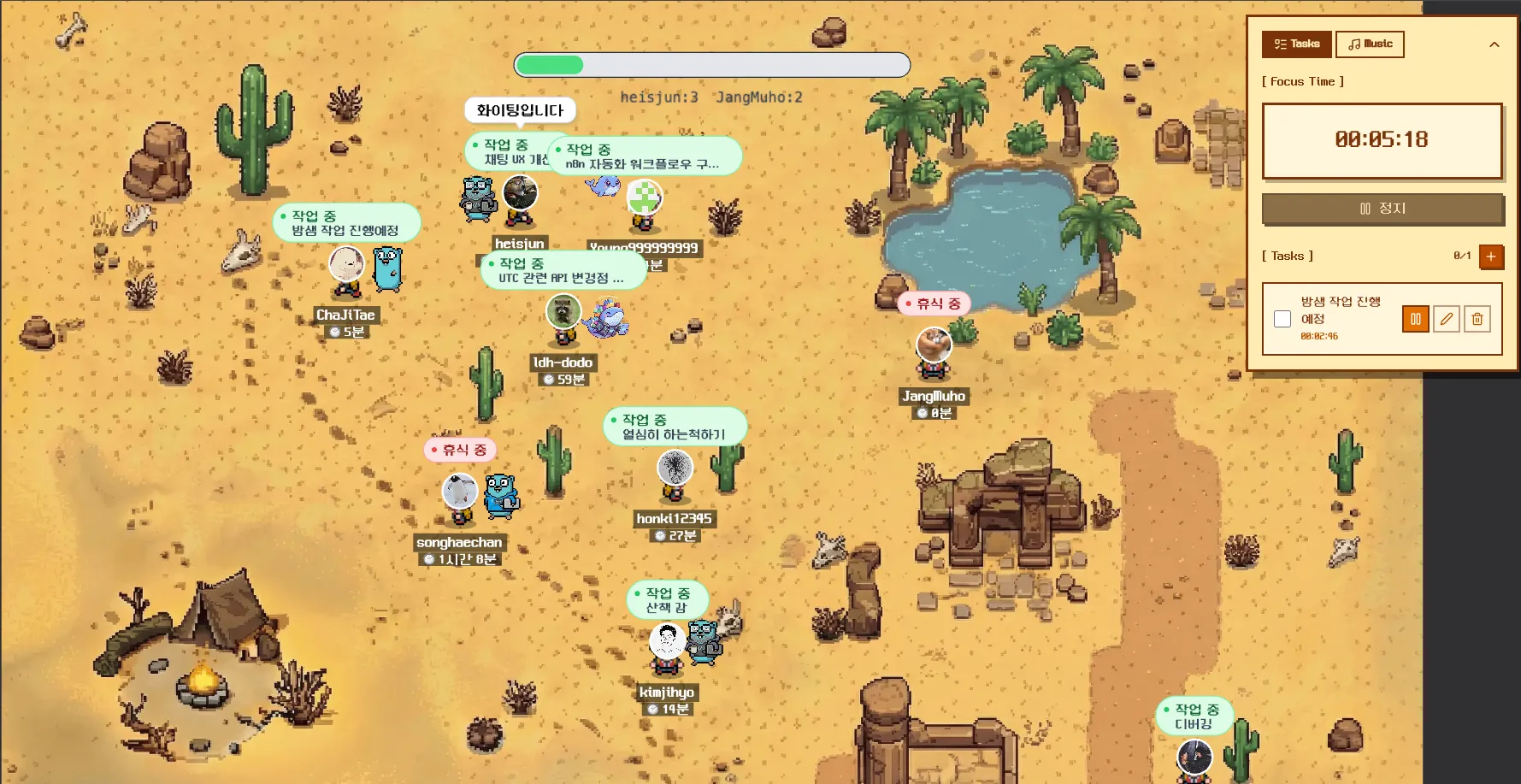Viewport: 1521px width, 784px height.
Task: Pause the task's running timer
Action: (1415, 319)
